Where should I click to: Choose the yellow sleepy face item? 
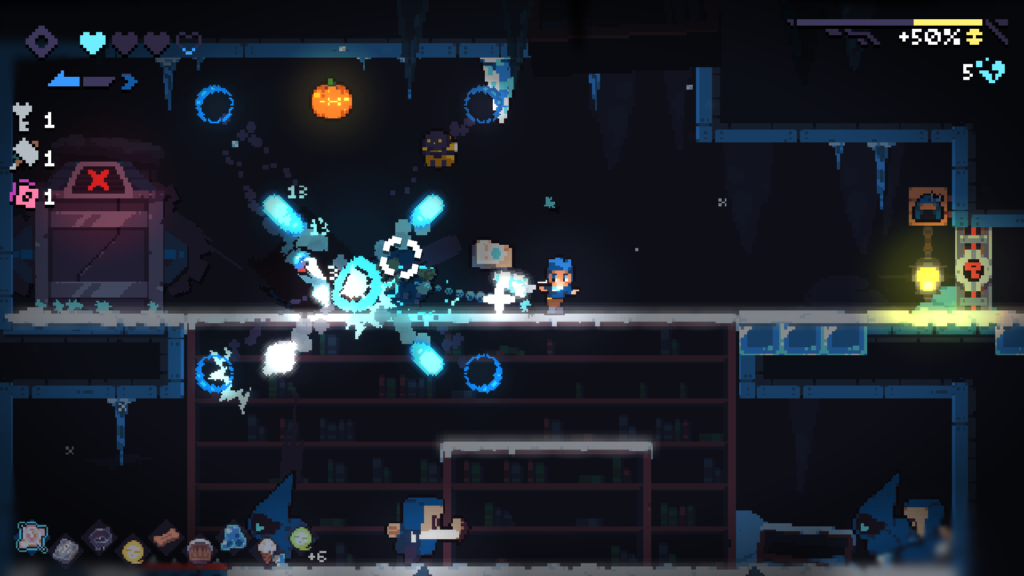(x=133, y=549)
